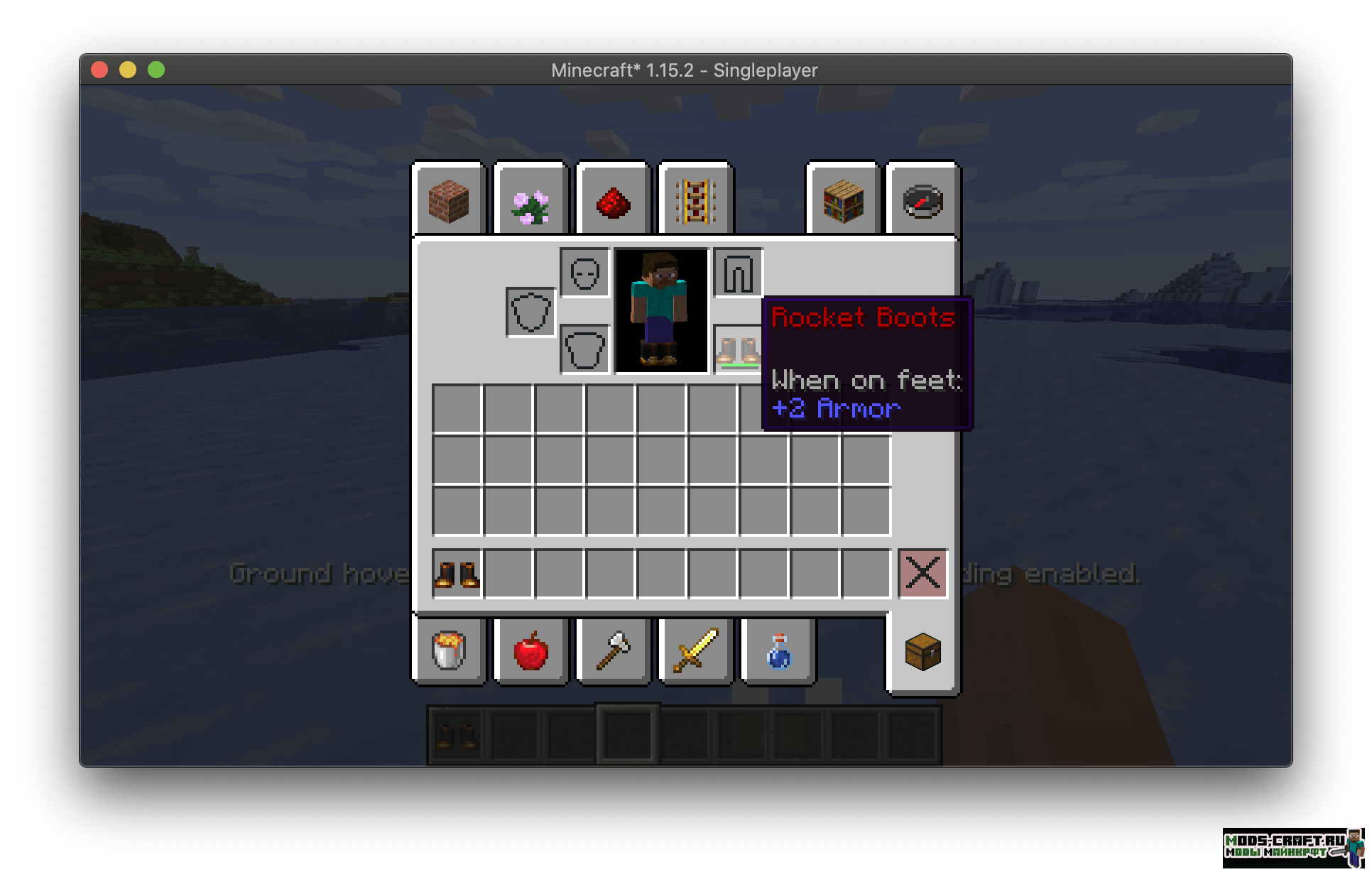Viewport: 1372px width, 872px height.
Task: Open the potion bottle Brewing tab
Action: coord(778,650)
